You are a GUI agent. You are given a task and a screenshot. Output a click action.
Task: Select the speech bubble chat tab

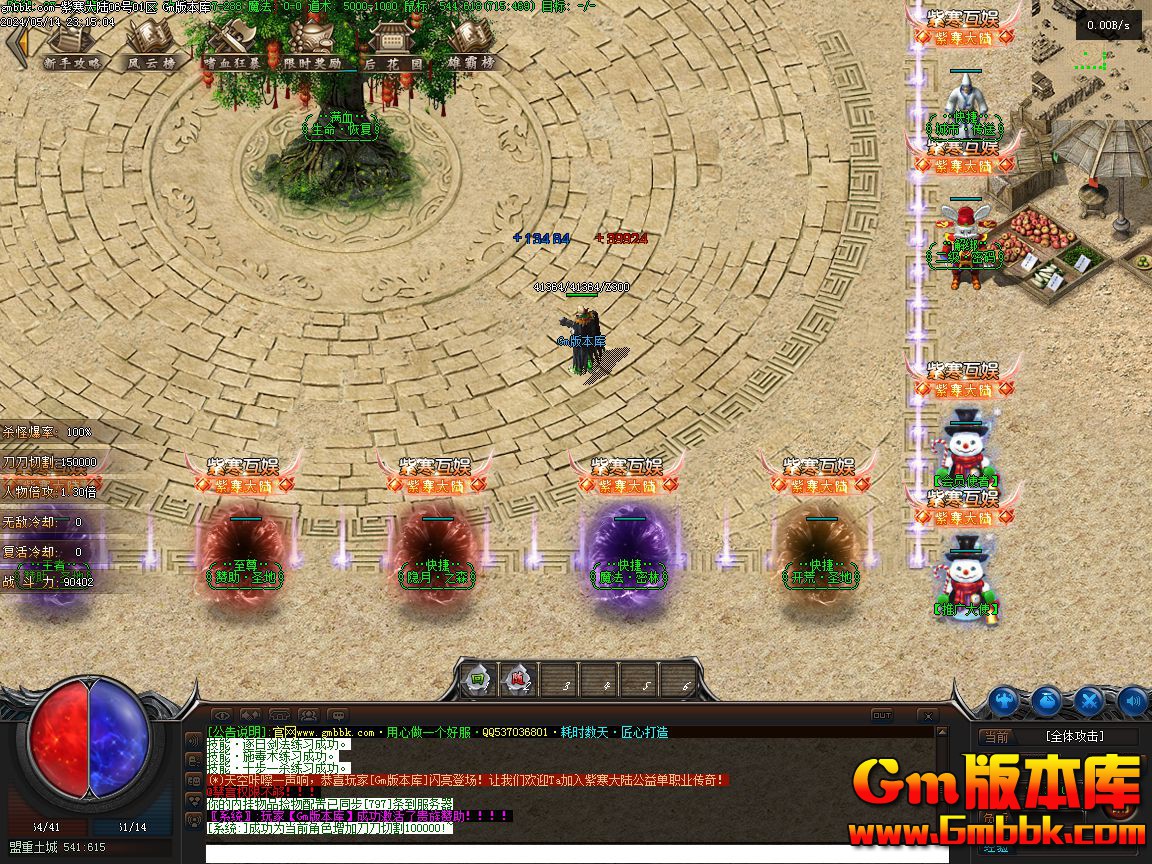tap(338, 716)
